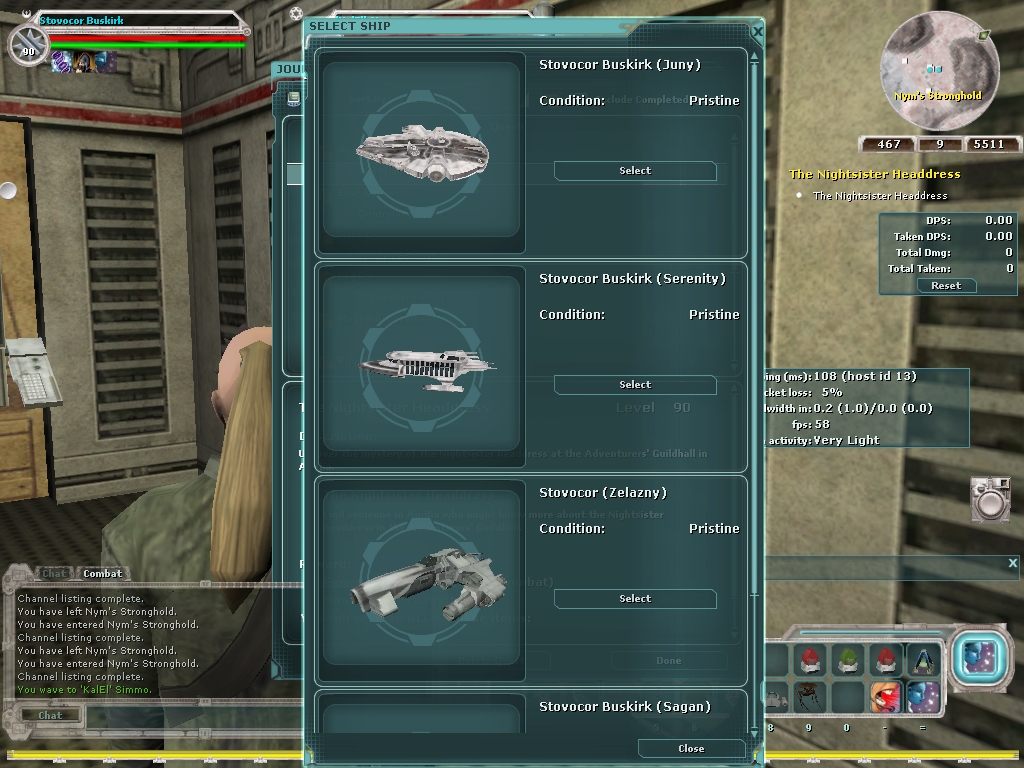This screenshot has width=1024, height=768.
Task: Activate the screaming face hotbar ability
Action: 885,695
